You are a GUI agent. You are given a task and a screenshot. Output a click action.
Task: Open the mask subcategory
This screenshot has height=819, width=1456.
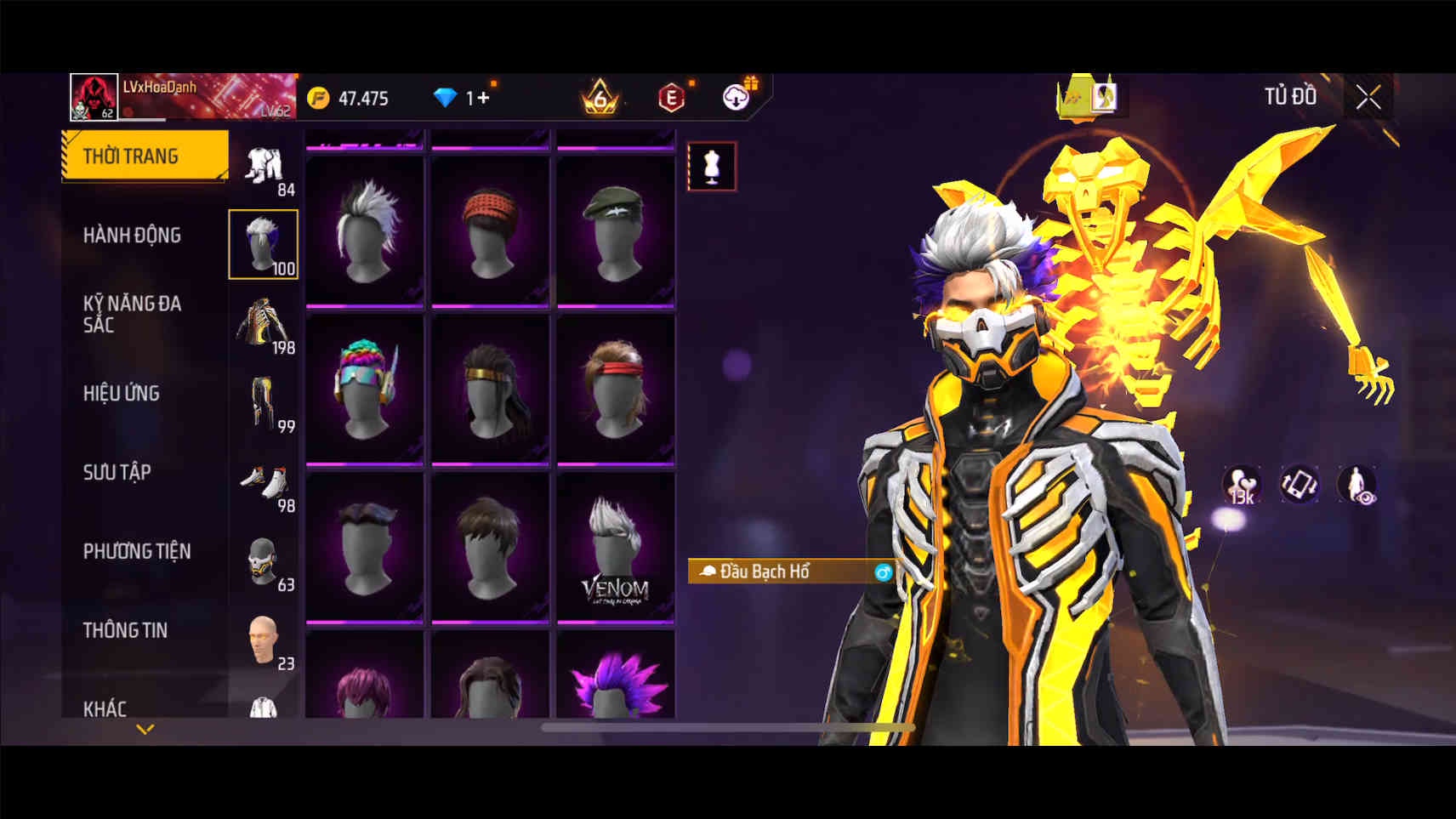[264, 561]
